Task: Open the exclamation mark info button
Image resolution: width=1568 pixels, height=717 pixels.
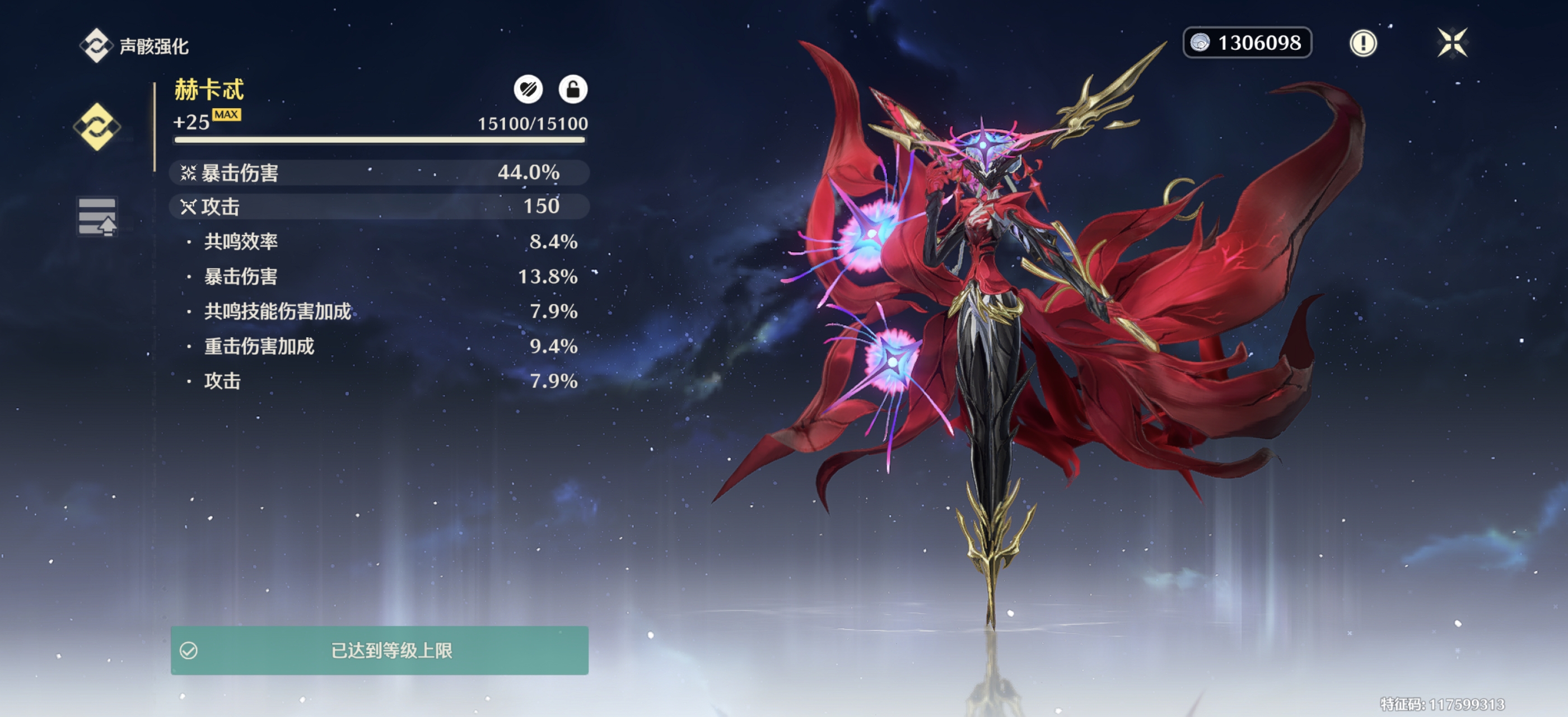Action: coord(1362,43)
